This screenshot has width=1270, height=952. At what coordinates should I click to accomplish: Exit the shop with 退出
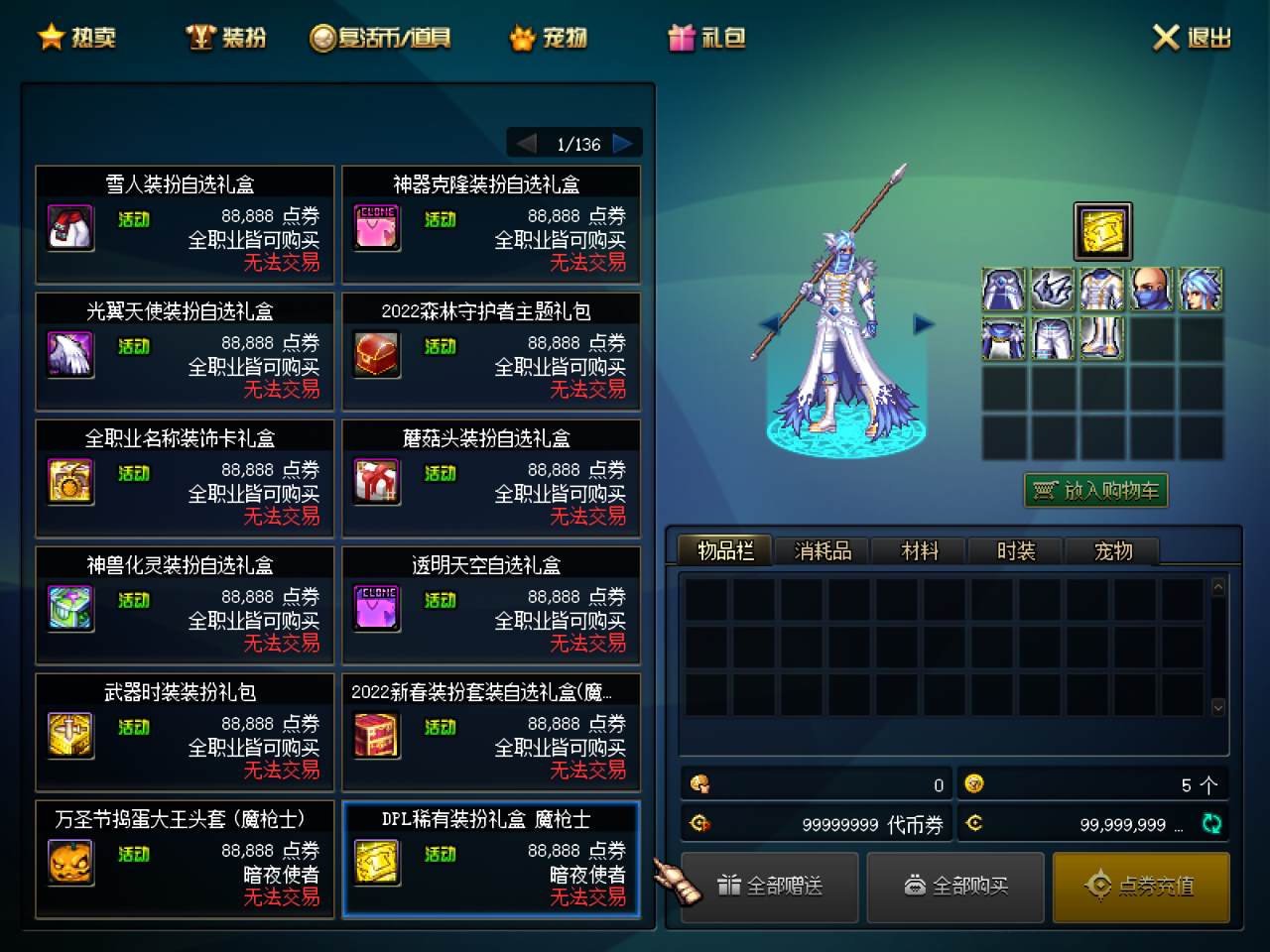click(1192, 38)
